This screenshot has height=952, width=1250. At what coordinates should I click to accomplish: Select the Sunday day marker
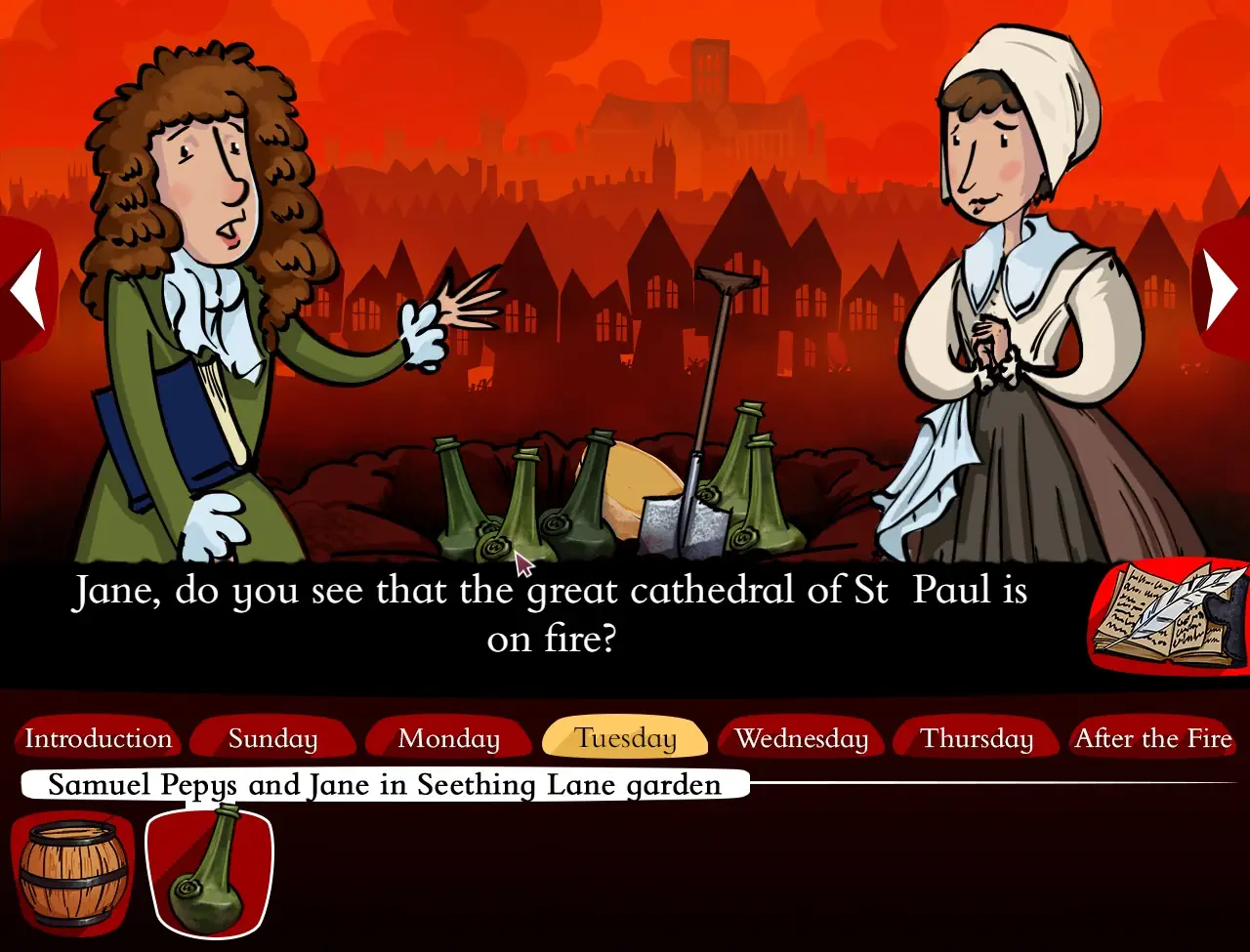pyautogui.click(x=272, y=738)
